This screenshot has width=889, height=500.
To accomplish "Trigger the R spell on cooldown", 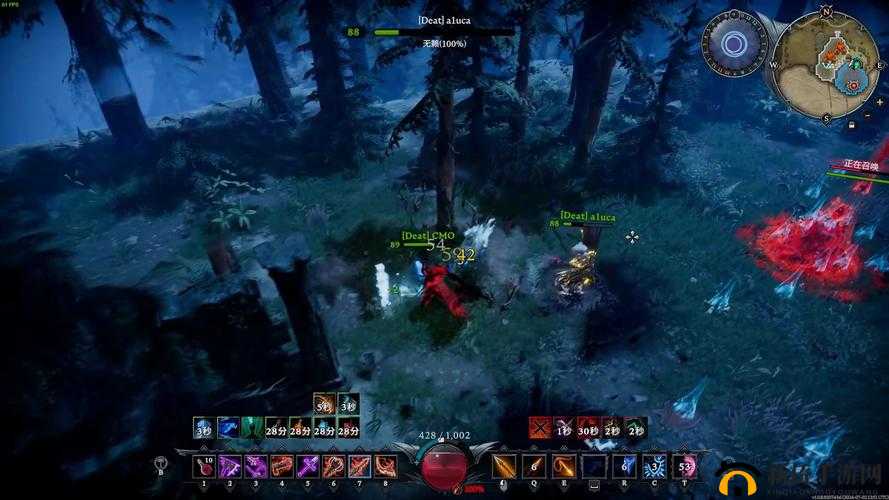I will pyautogui.click(x=625, y=466).
